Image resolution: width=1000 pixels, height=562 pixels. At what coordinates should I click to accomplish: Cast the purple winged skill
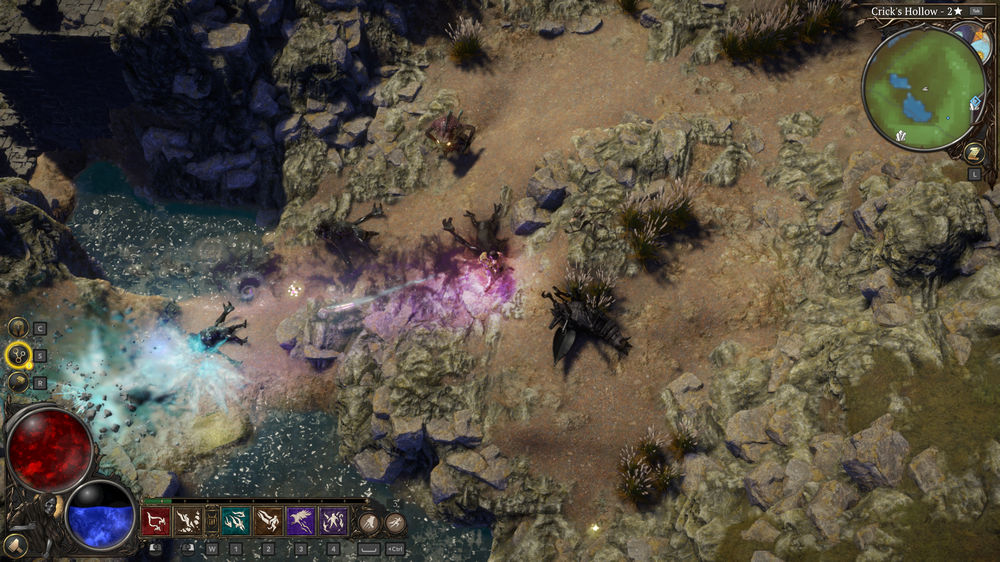point(301,521)
